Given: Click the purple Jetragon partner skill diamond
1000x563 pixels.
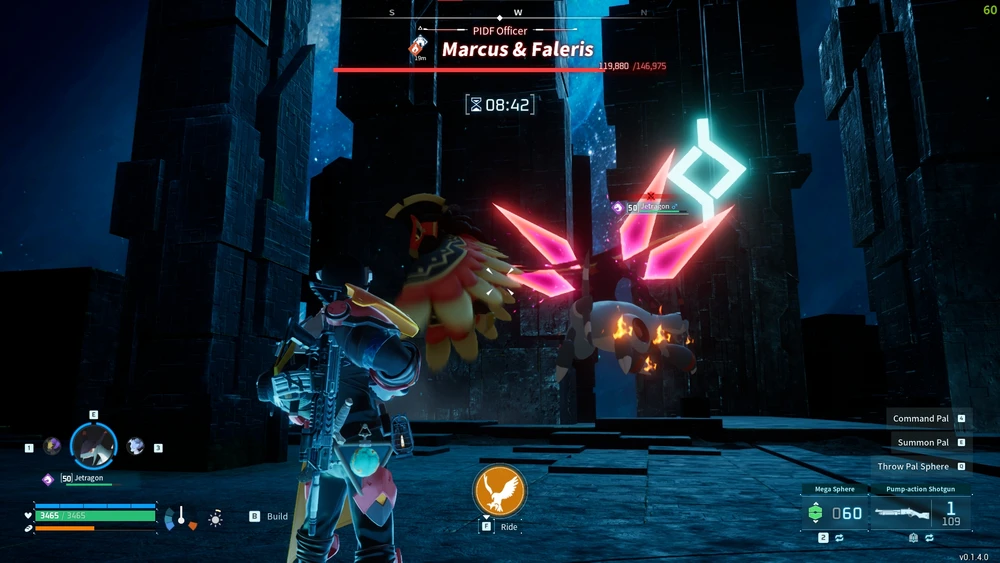Looking at the screenshot, I should click(x=47, y=479).
